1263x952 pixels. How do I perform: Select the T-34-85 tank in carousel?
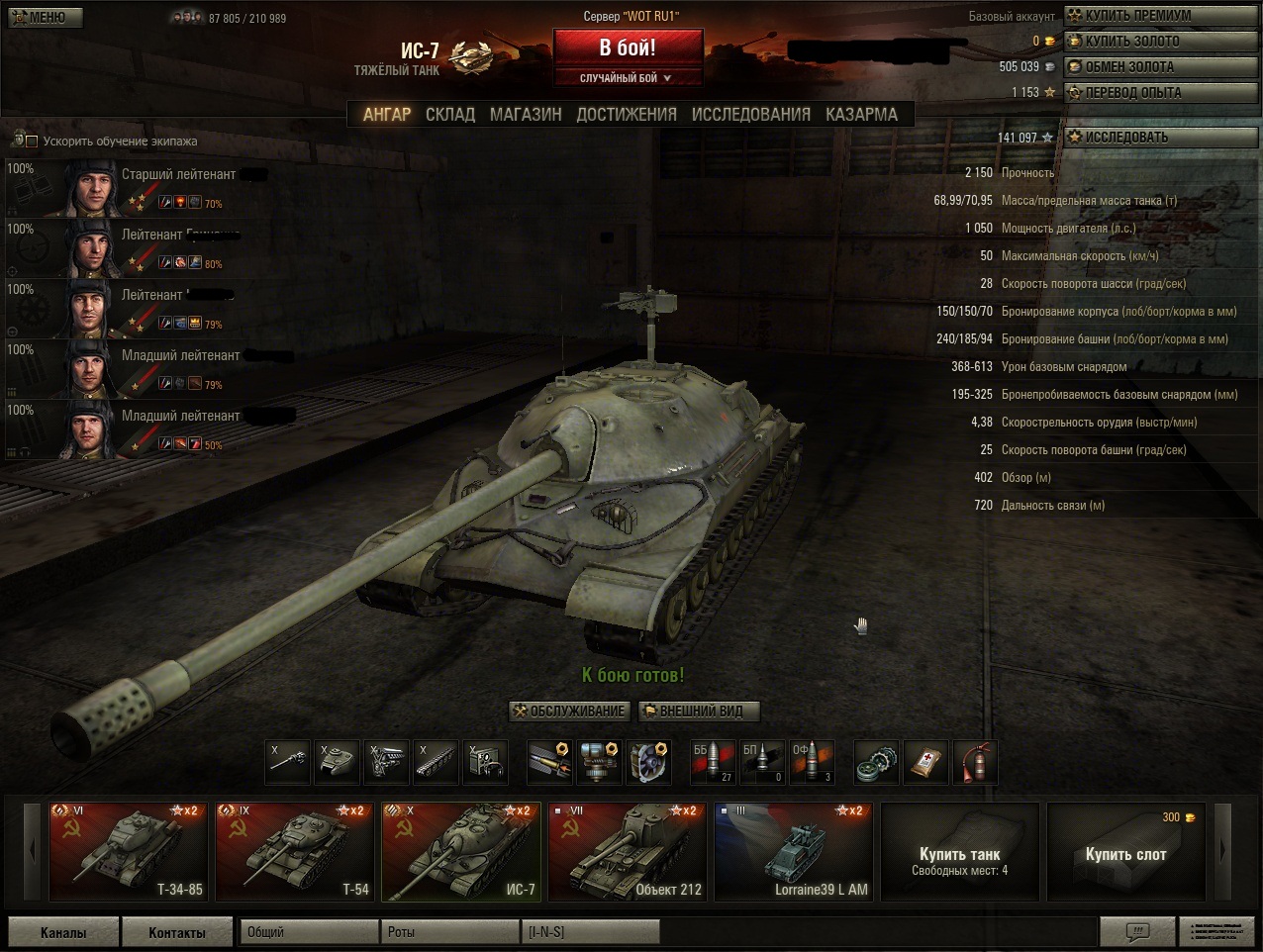[x=128, y=851]
